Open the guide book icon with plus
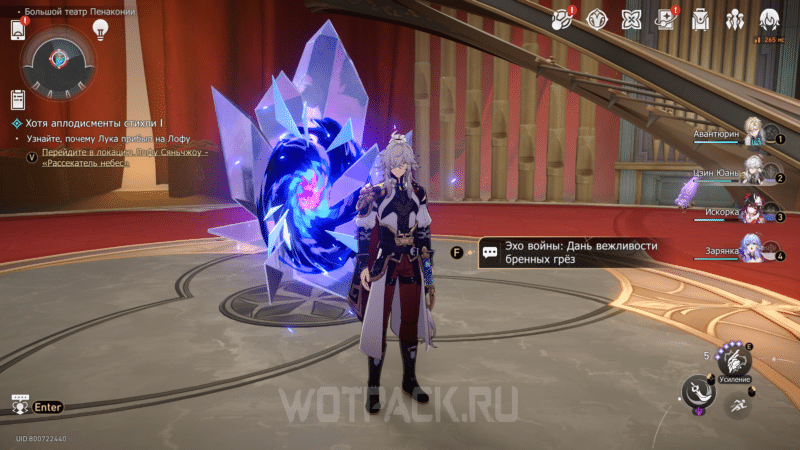Image resolution: width=800 pixels, height=450 pixels. click(666, 19)
